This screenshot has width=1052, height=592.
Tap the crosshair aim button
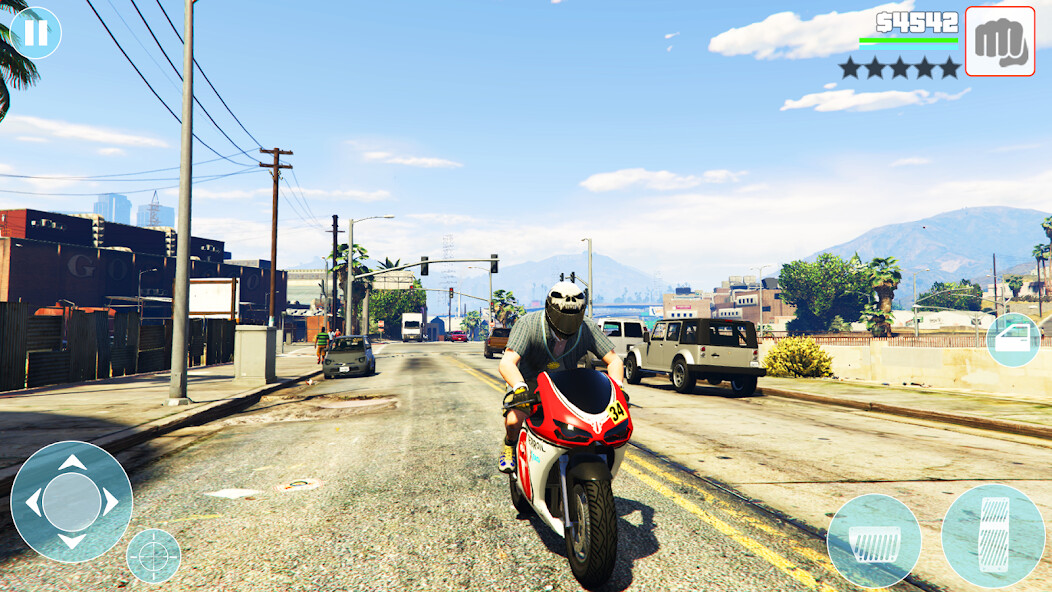[154, 556]
